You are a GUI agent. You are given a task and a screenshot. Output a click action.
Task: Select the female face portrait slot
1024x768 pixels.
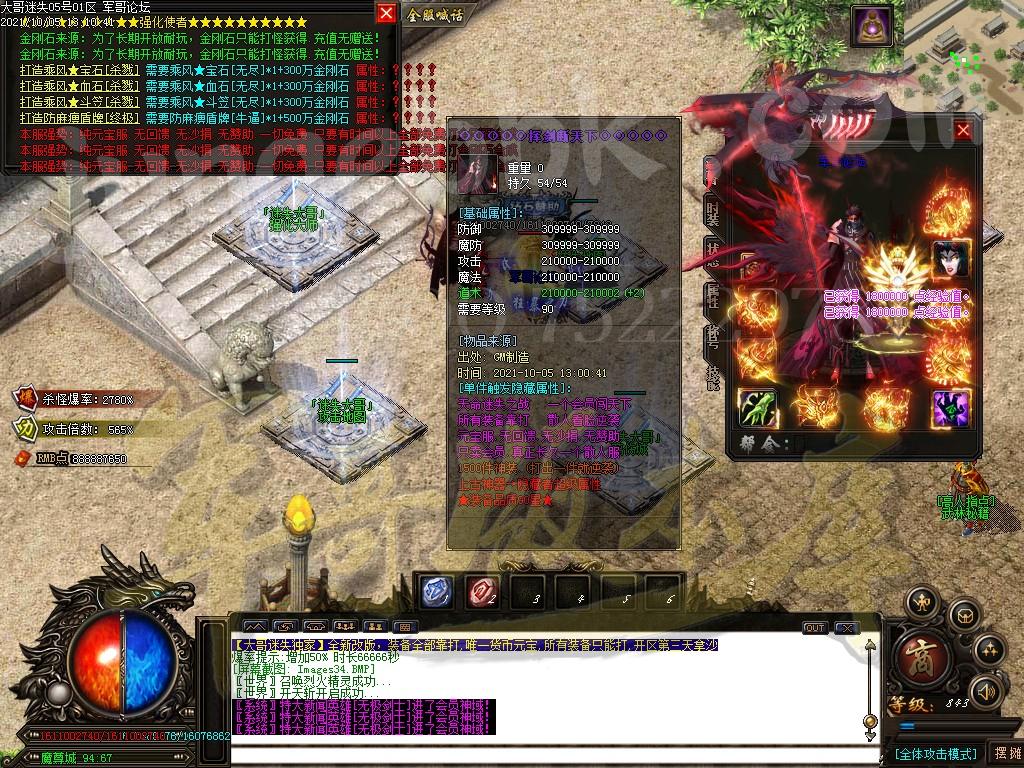pyautogui.click(x=951, y=260)
